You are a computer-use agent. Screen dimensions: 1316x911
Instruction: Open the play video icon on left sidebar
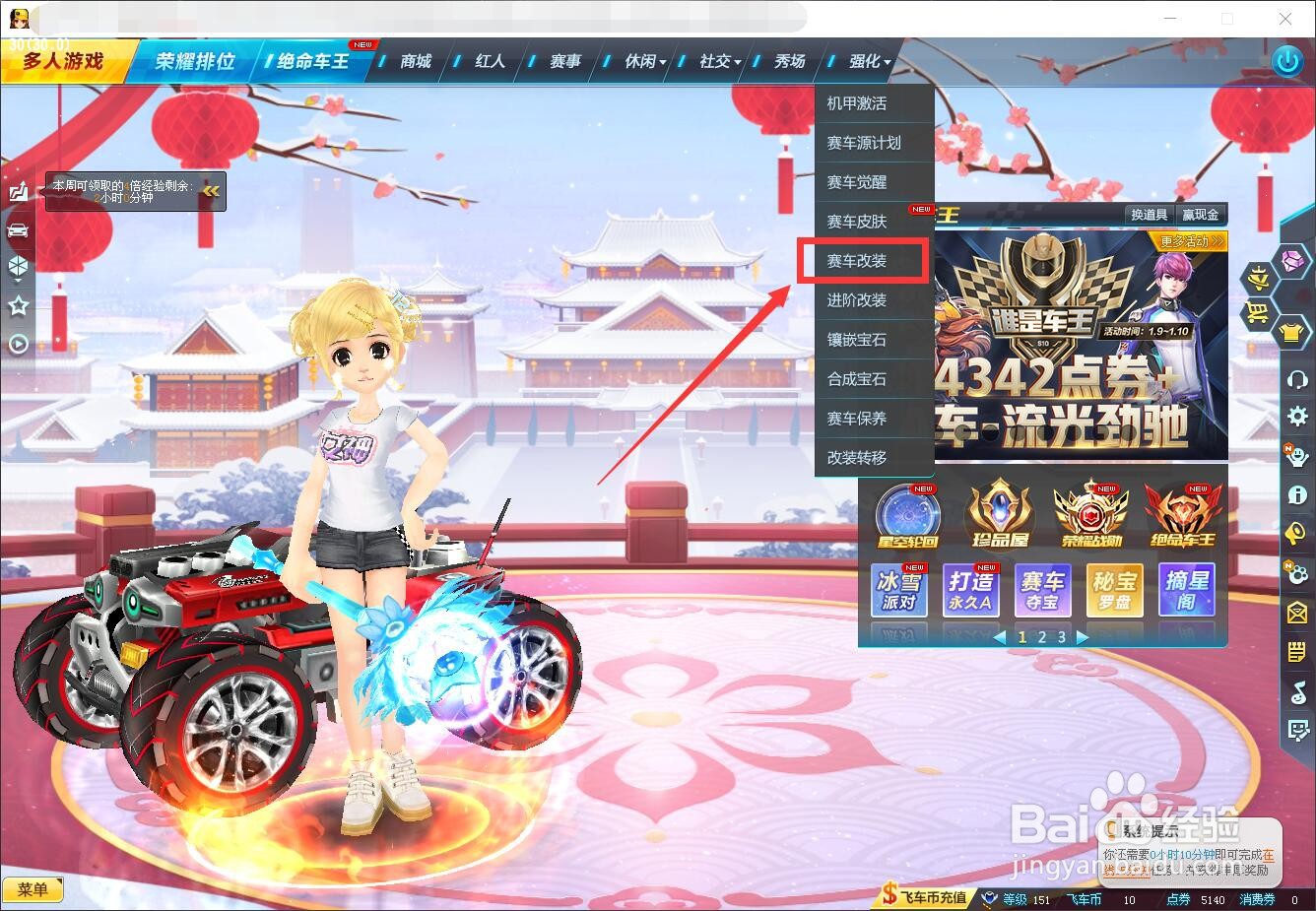tap(18, 342)
